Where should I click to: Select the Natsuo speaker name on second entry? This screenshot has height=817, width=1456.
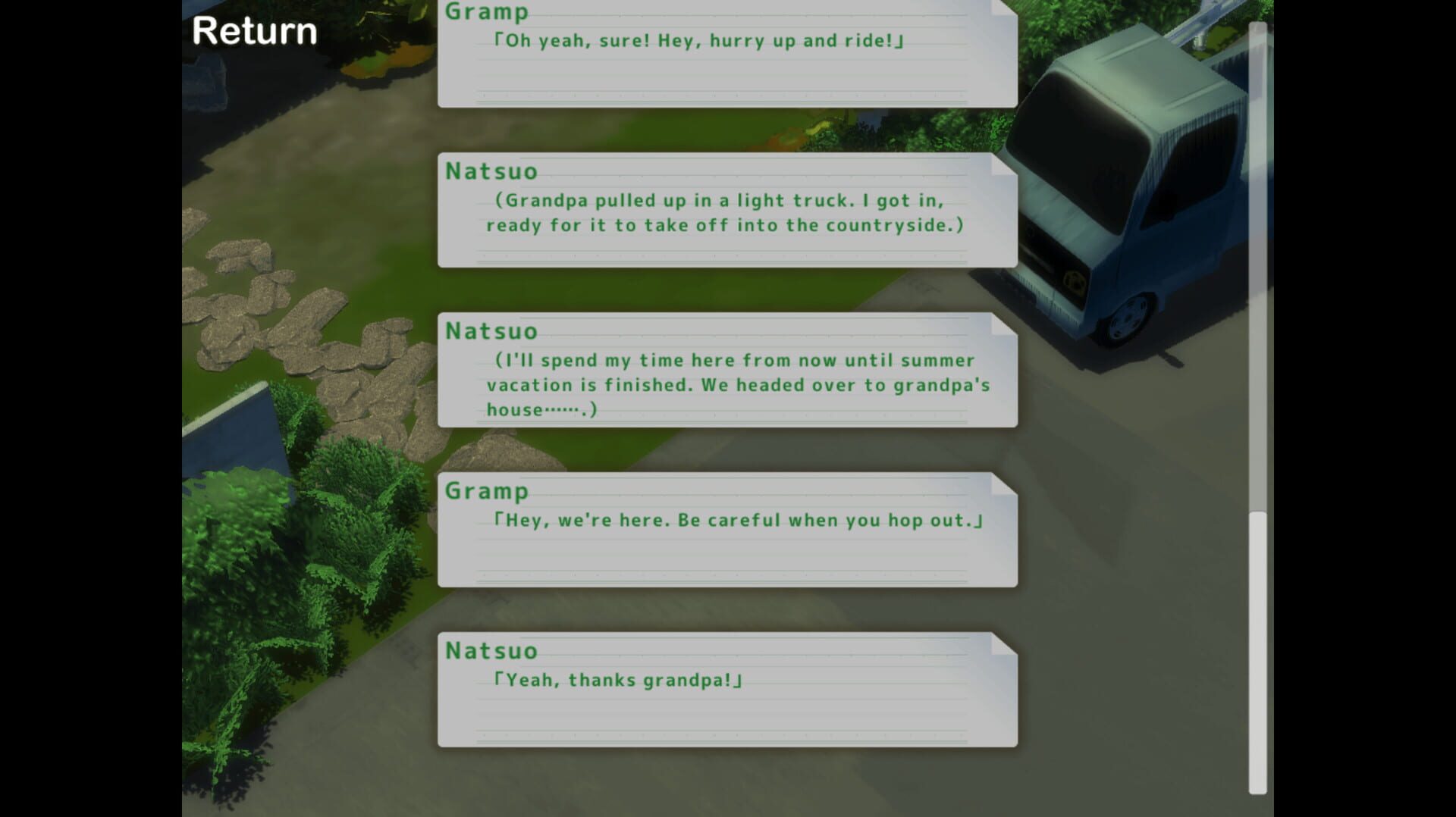[491, 172]
